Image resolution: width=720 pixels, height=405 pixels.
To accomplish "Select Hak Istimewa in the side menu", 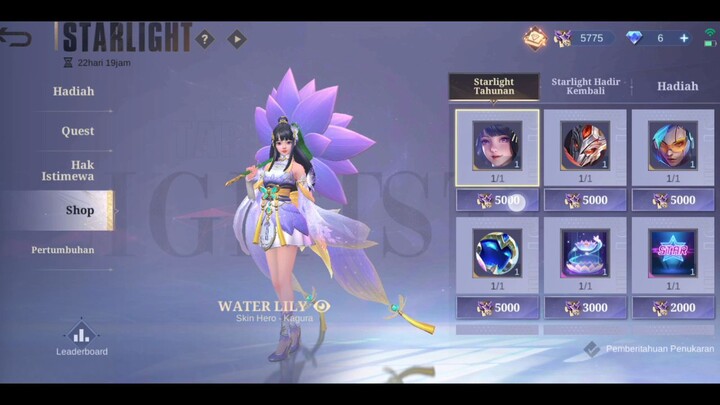I will pos(68,170).
